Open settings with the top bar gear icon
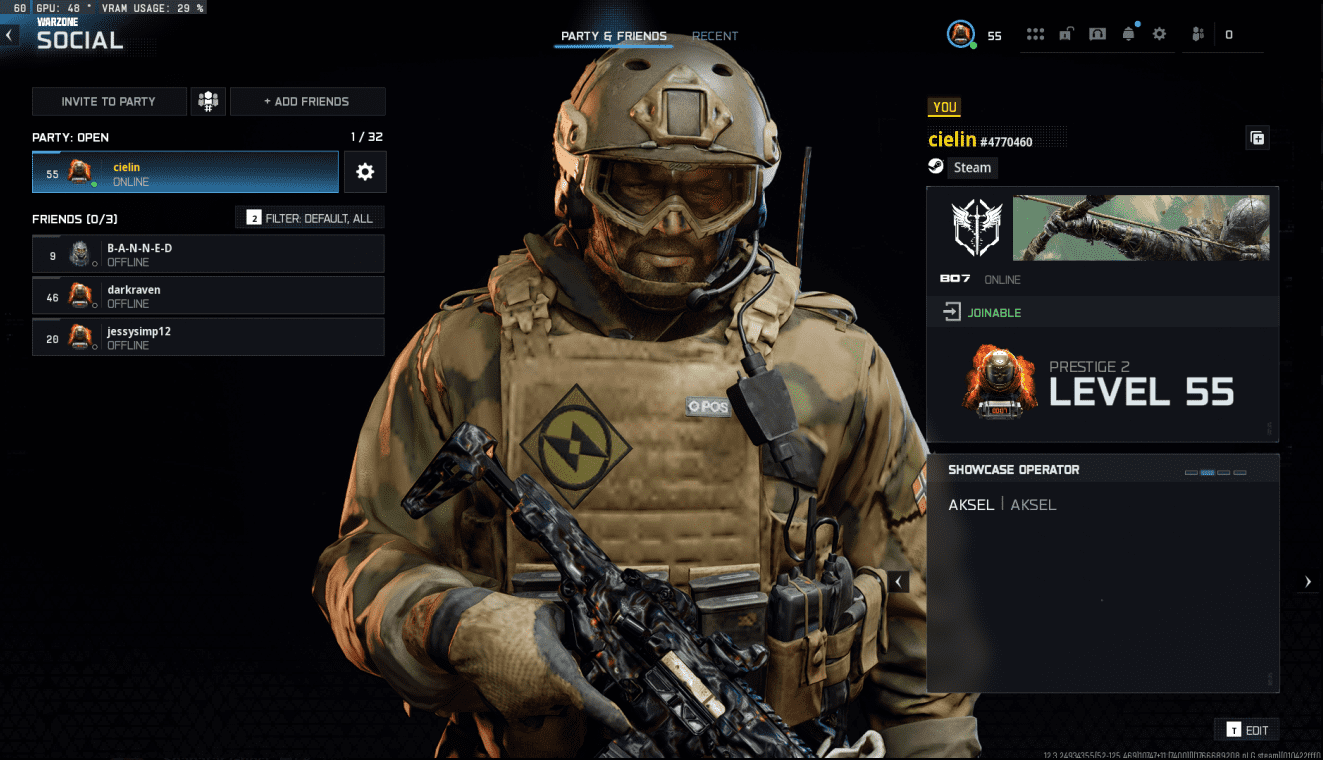The height and width of the screenshot is (760, 1323). click(x=1159, y=34)
